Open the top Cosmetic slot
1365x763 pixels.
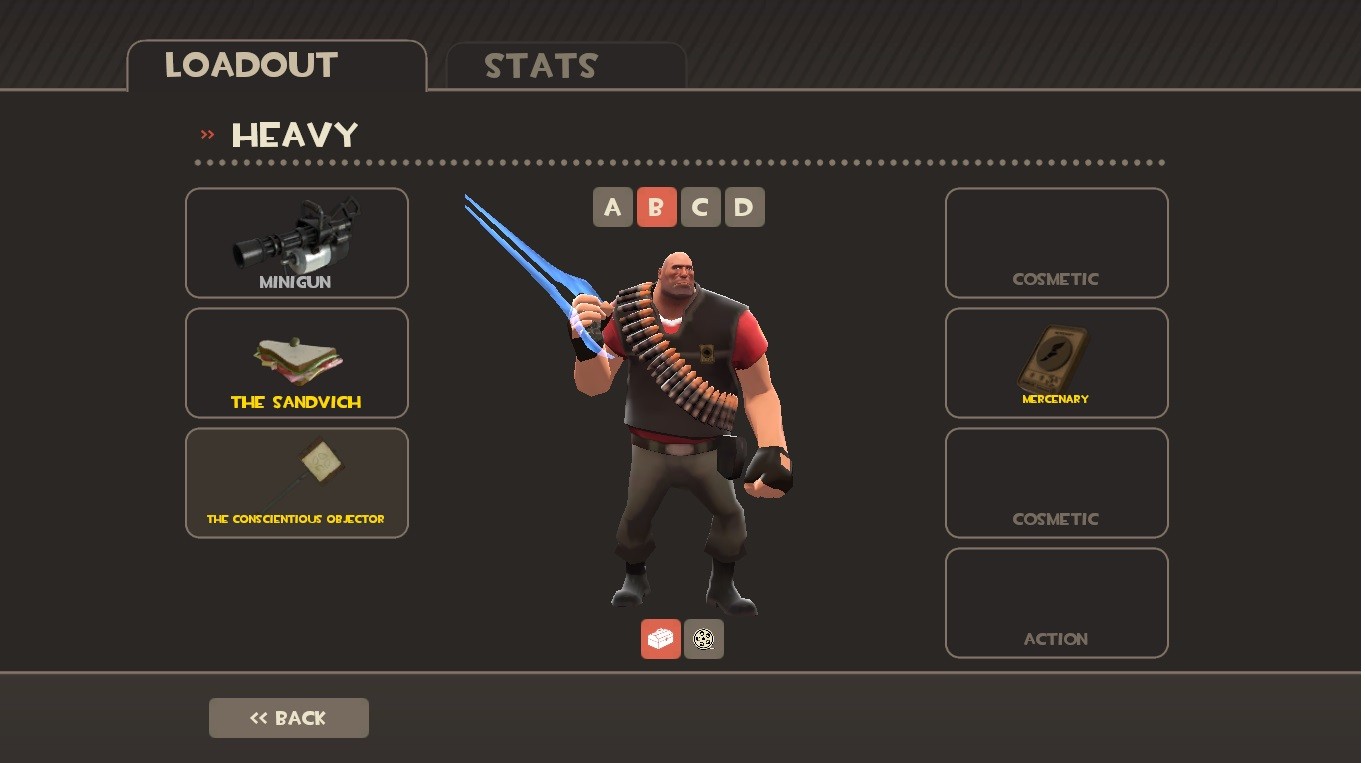(1056, 242)
